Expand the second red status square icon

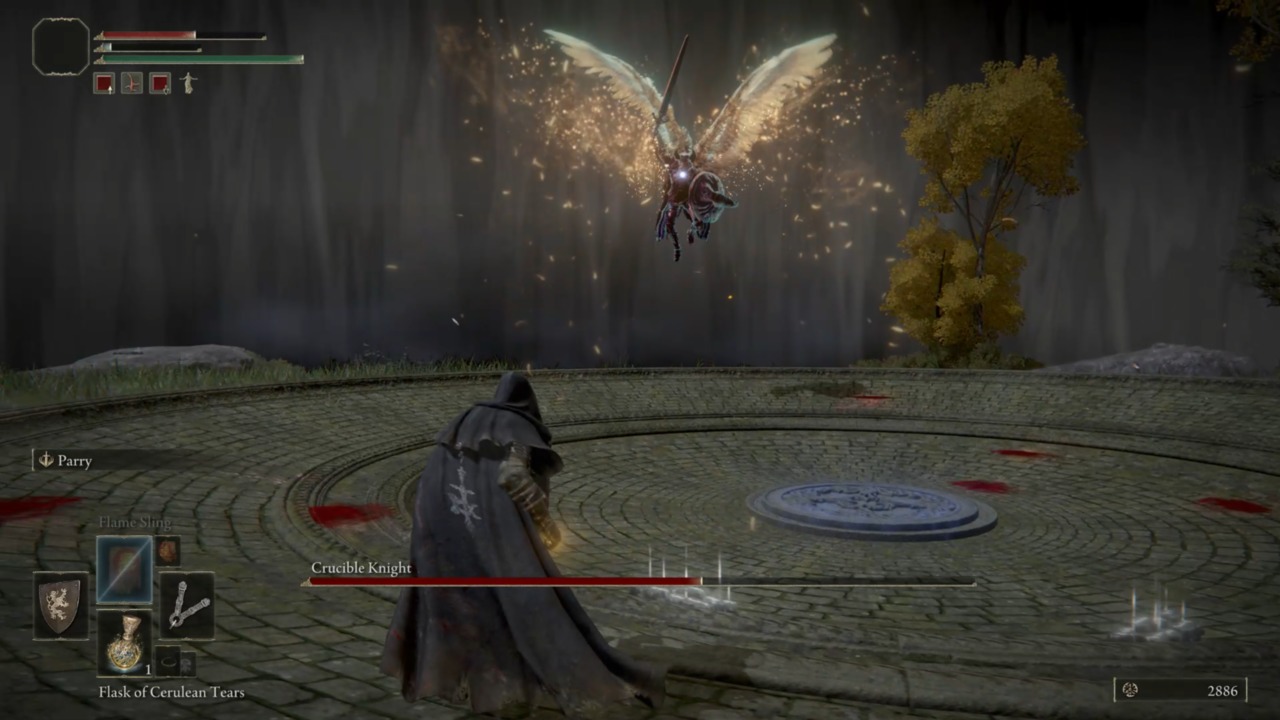click(x=161, y=84)
